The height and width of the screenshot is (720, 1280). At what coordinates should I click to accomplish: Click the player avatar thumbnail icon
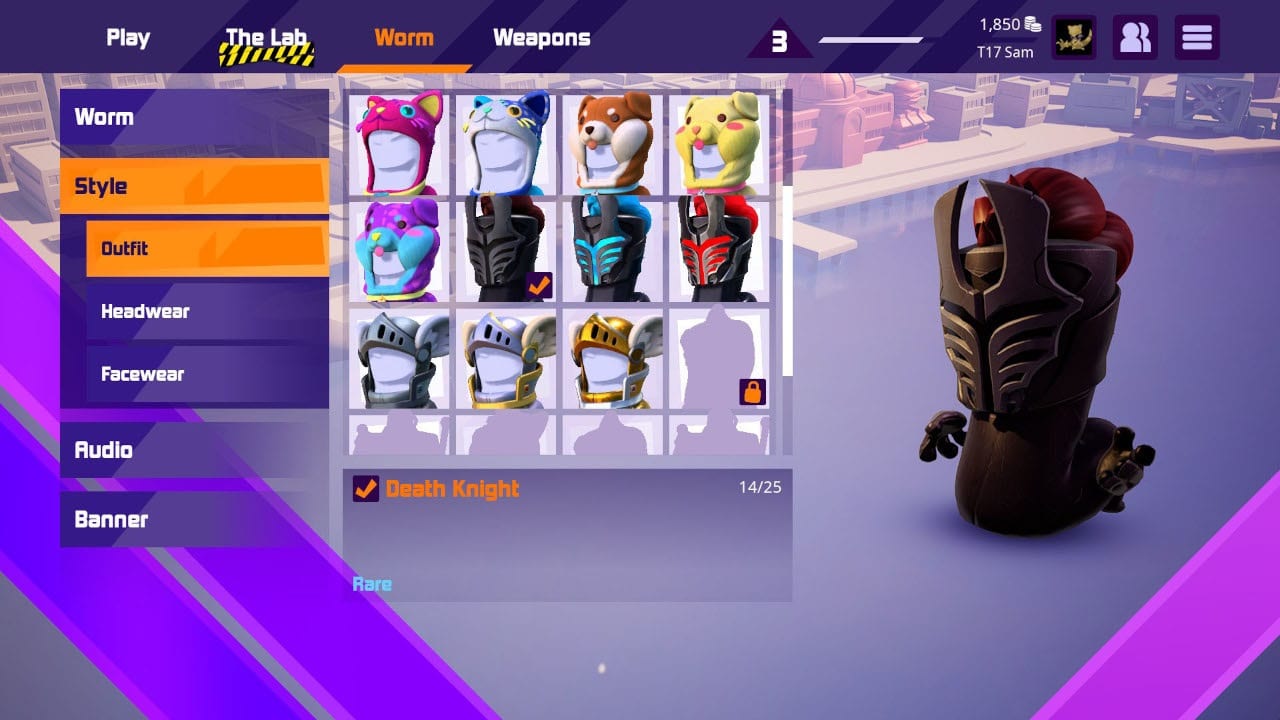[x=1074, y=37]
